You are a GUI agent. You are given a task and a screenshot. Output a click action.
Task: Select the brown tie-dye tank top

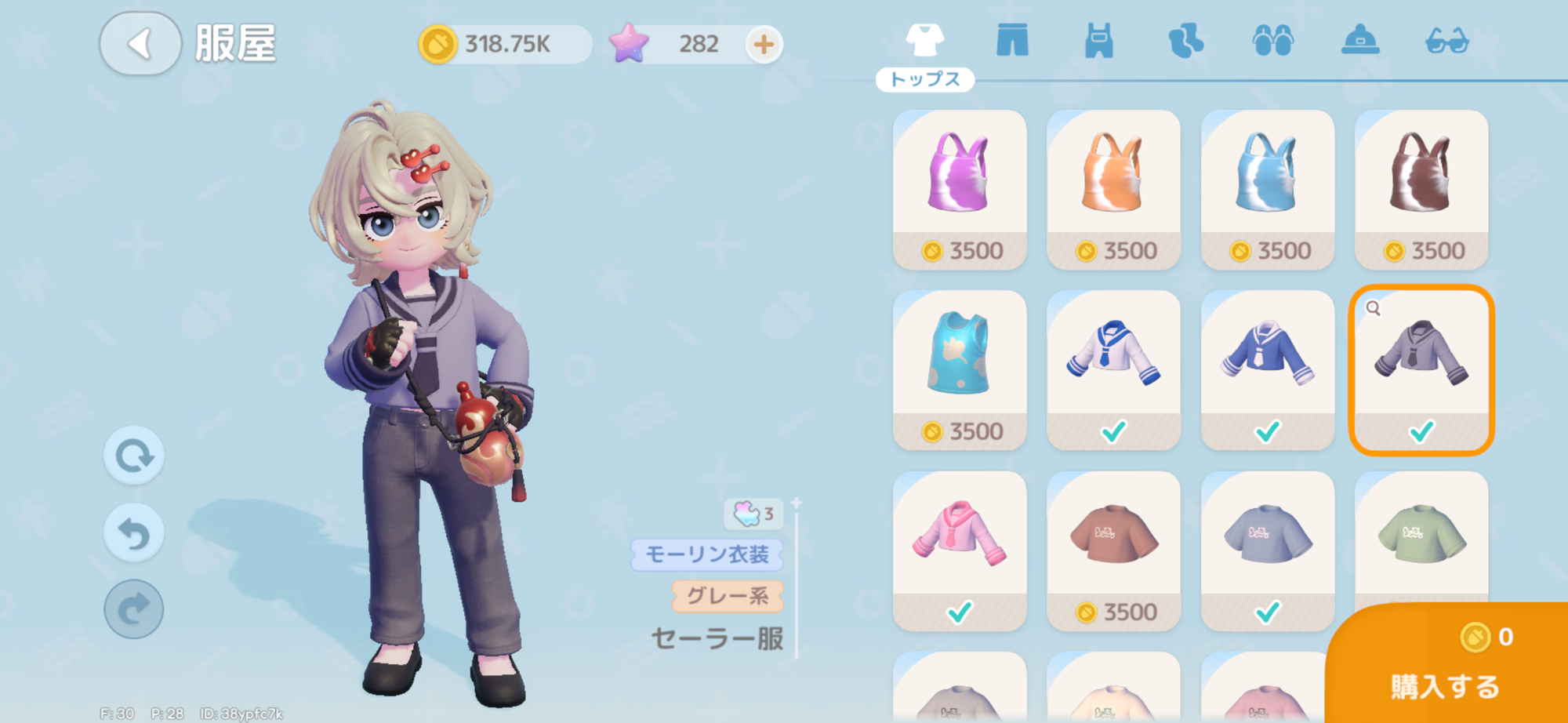tap(1421, 188)
